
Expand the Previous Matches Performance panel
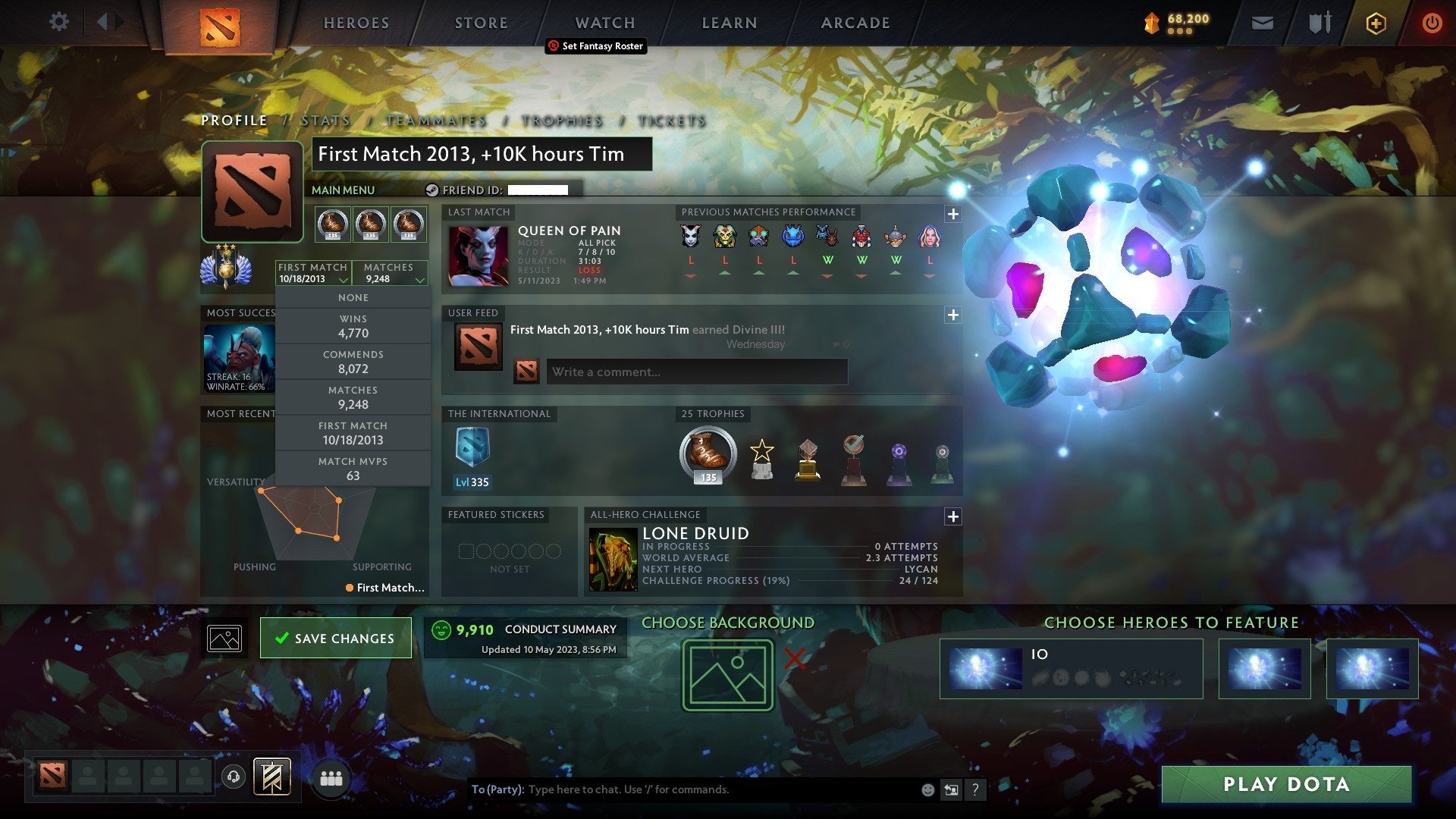point(952,215)
